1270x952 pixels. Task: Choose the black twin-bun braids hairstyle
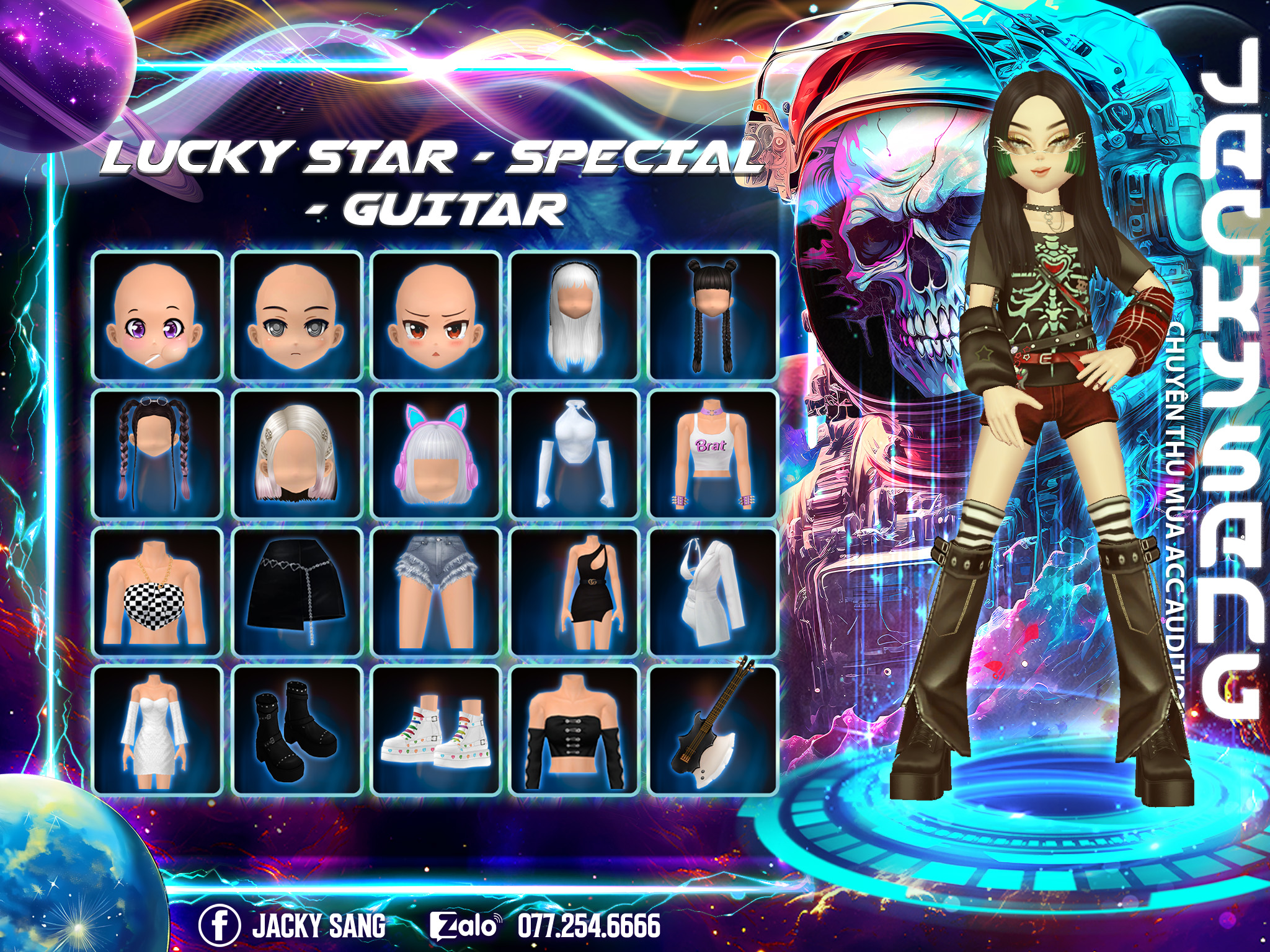coord(713,316)
